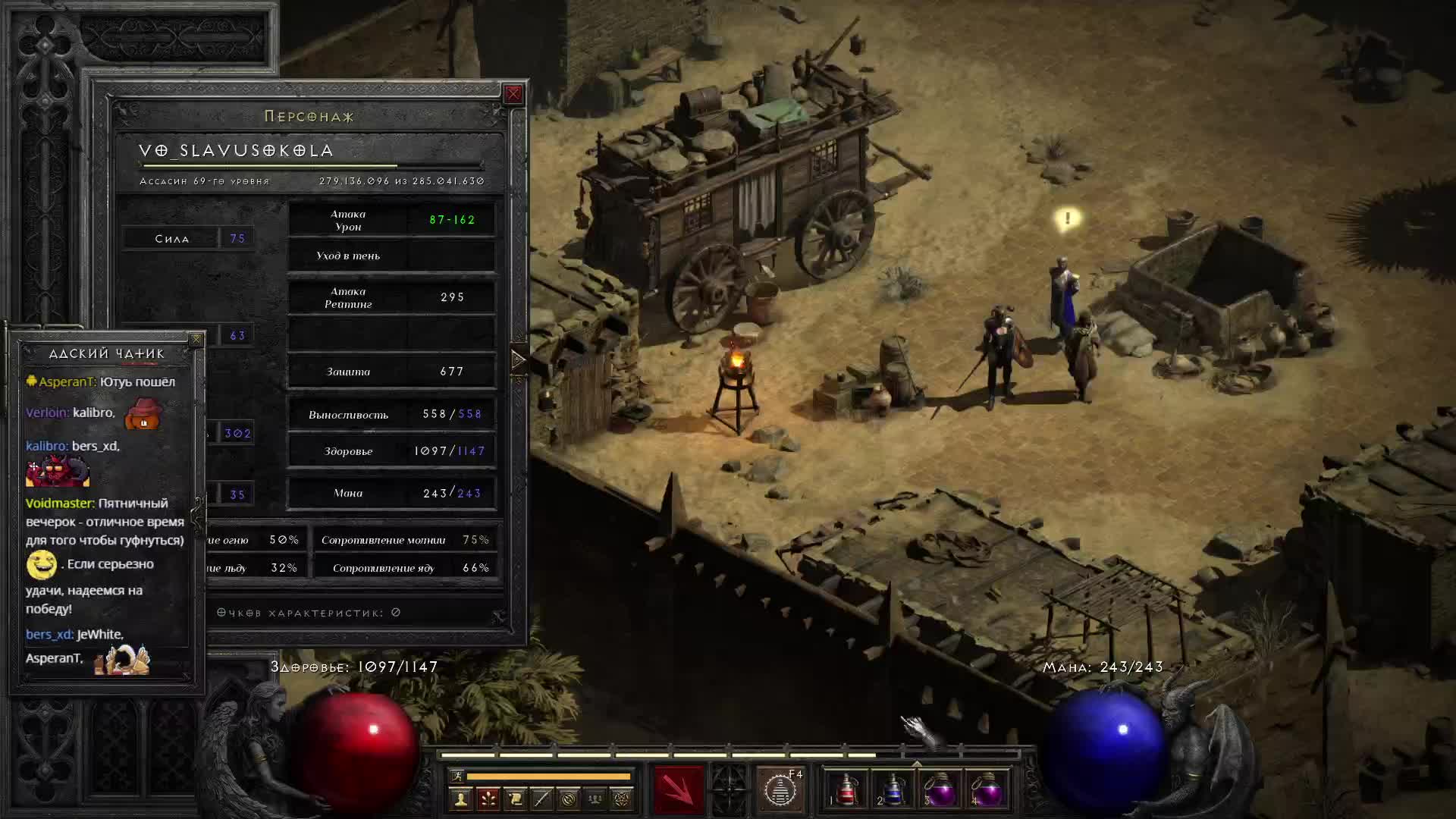The width and height of the screenshot is (1456, 819).
Task: Select the red arrow left skill
Action: [678, 790]
